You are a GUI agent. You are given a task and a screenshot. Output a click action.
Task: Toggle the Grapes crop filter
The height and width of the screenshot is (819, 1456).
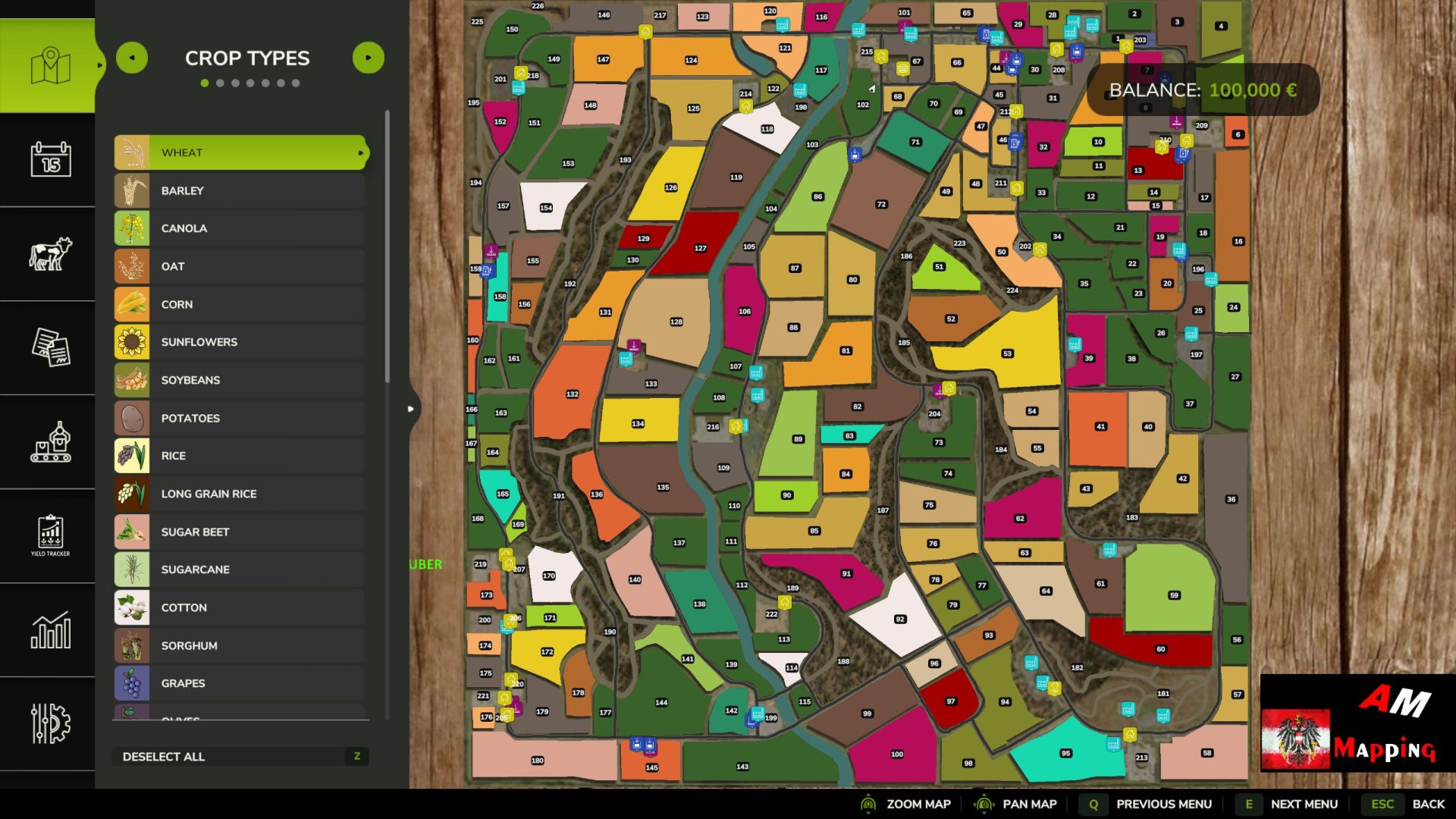240,683
